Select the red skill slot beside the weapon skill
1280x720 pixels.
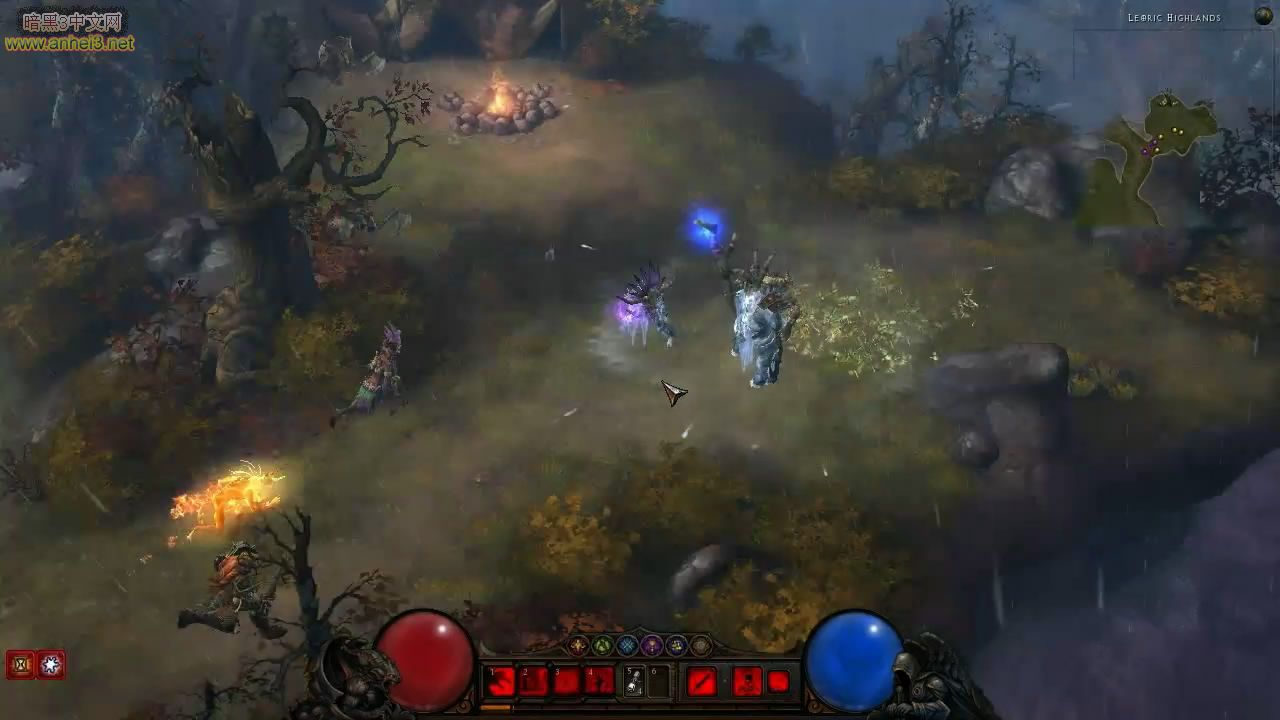coord(747,682)
